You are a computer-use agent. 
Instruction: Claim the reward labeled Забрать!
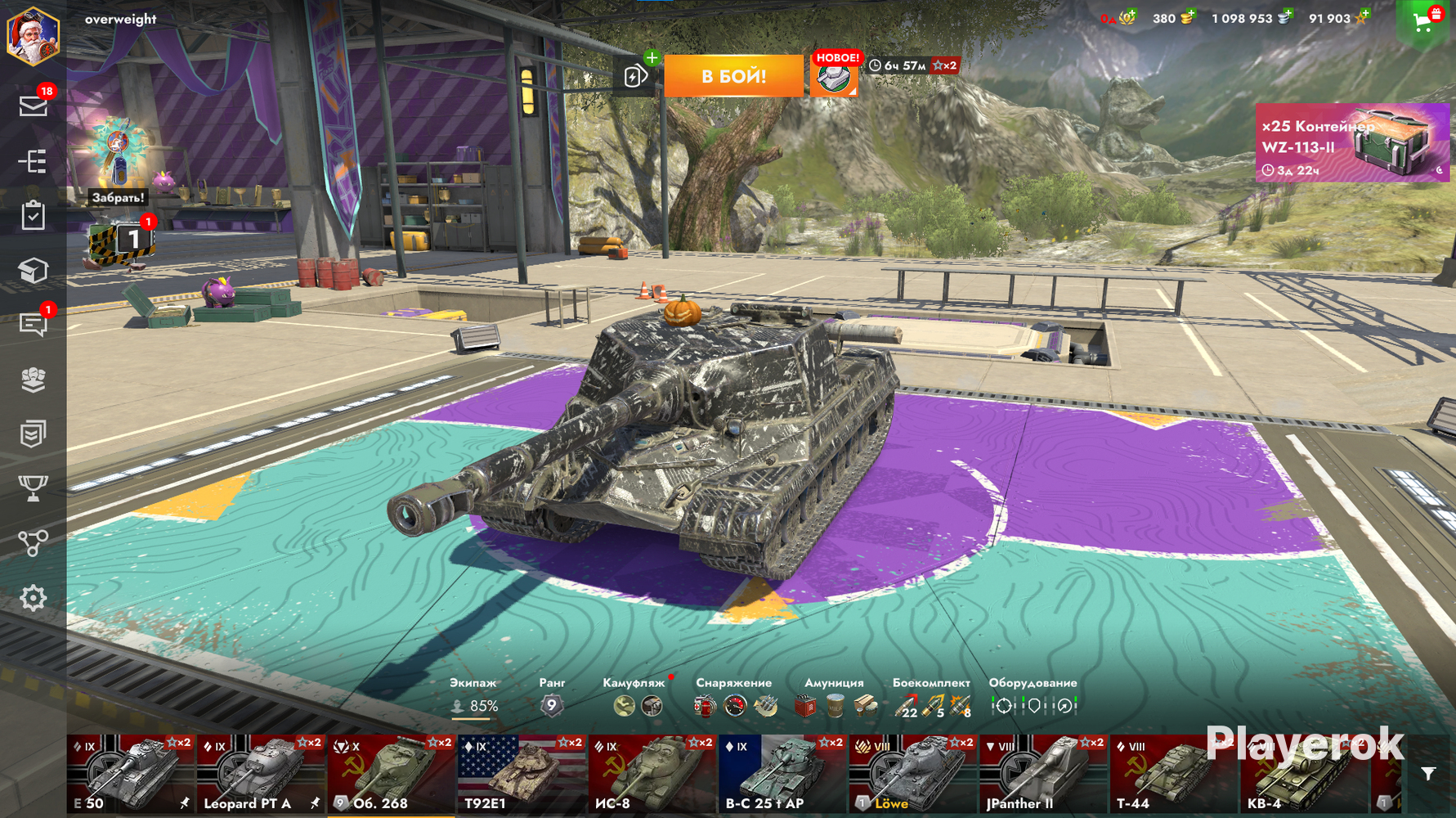[x=119, y=197]
